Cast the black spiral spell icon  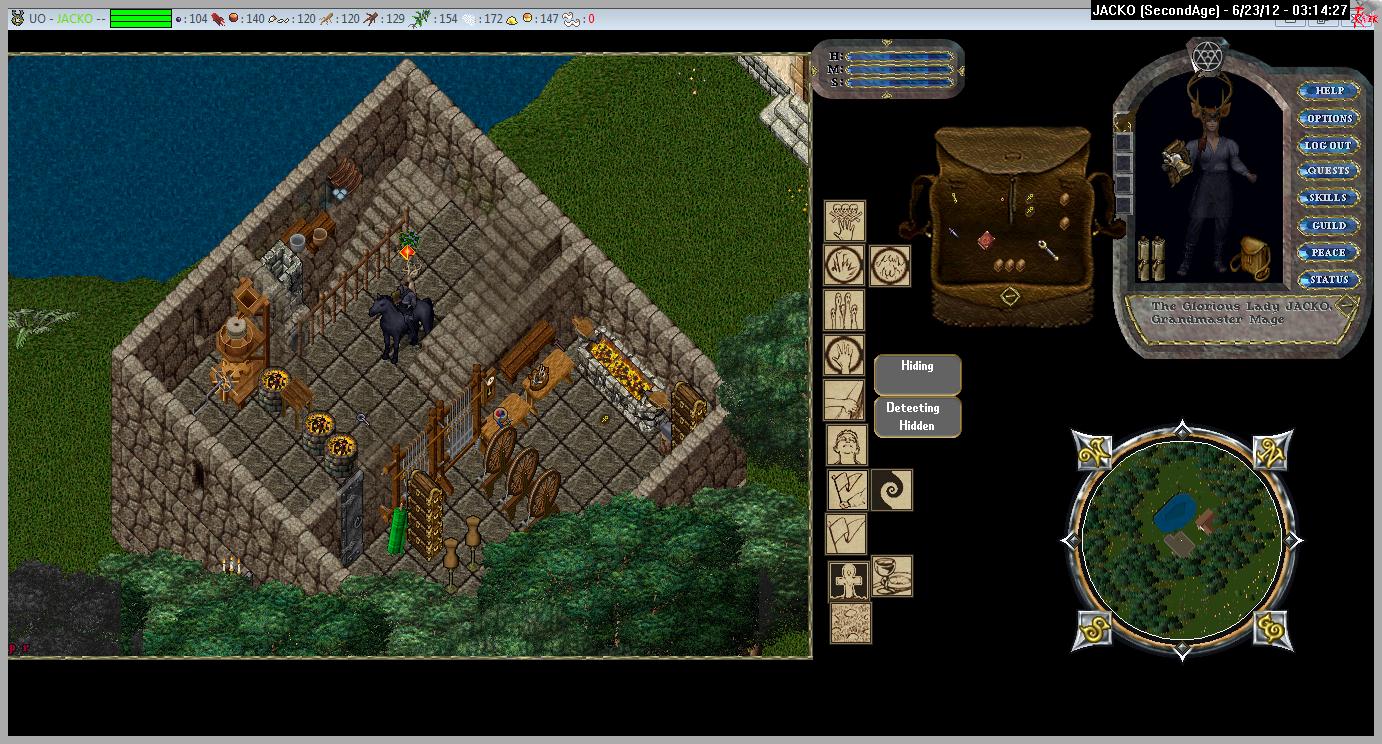891,491
